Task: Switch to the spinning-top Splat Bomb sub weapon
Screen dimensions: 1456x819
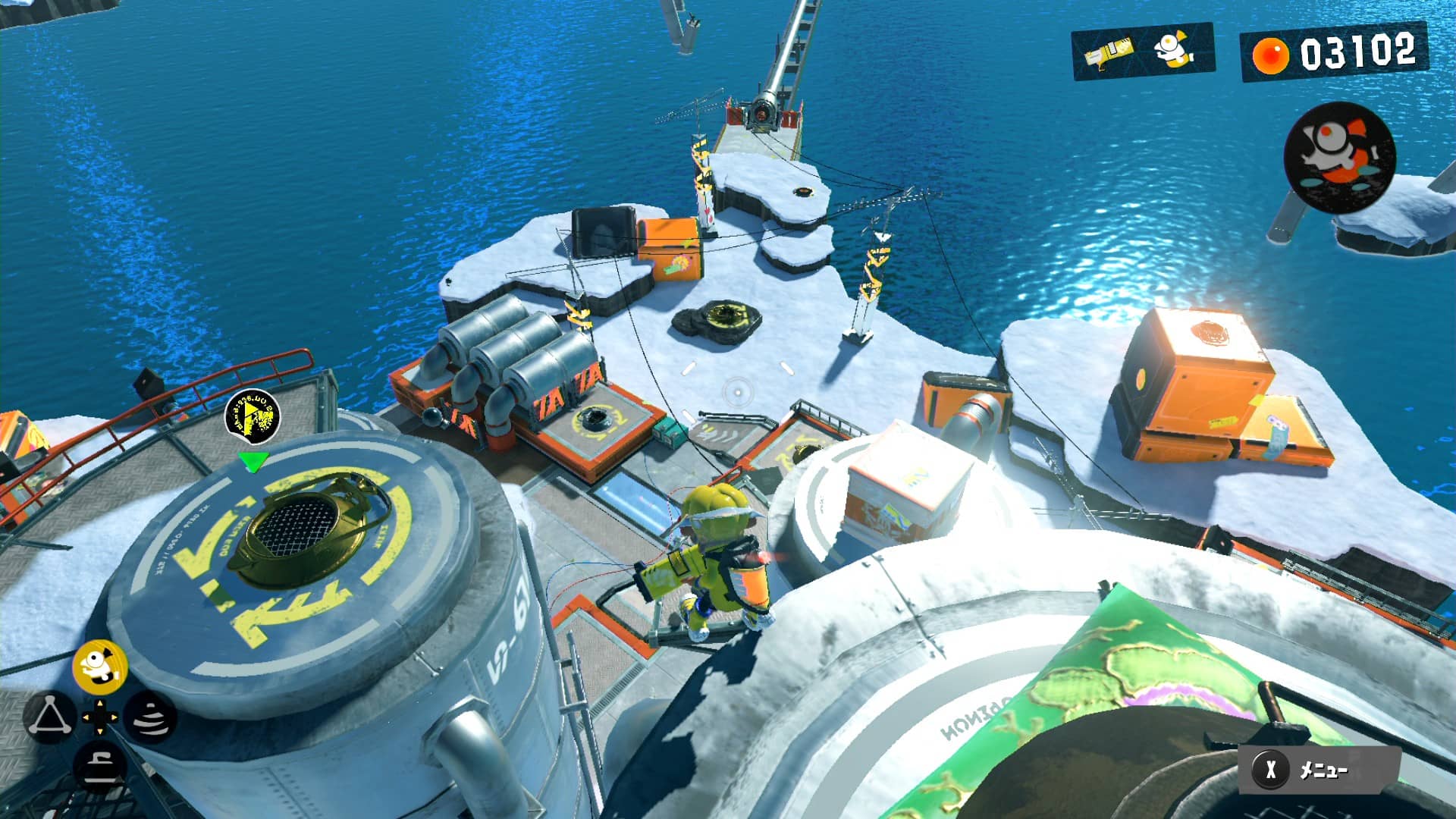Action: point(149,717)
